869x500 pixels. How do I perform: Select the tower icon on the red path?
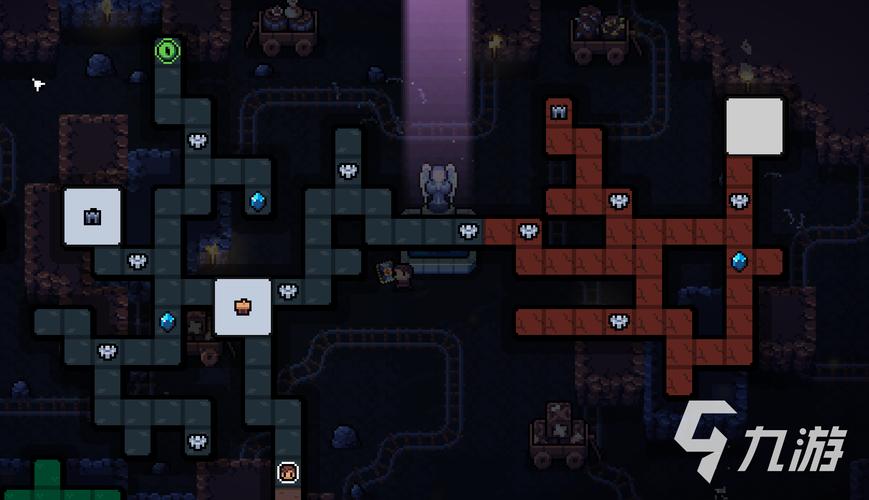pyautogui.click(x=559, y=112)
